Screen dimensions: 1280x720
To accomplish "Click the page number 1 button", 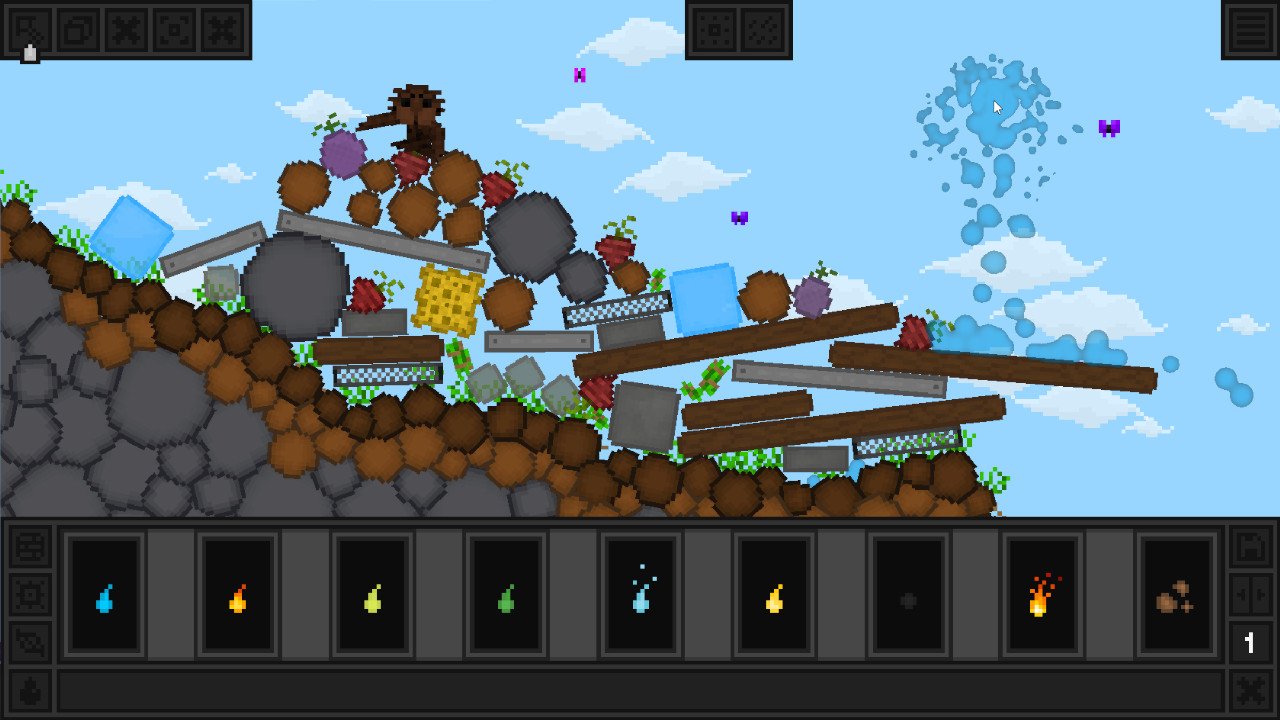I will coord(1249,643).
